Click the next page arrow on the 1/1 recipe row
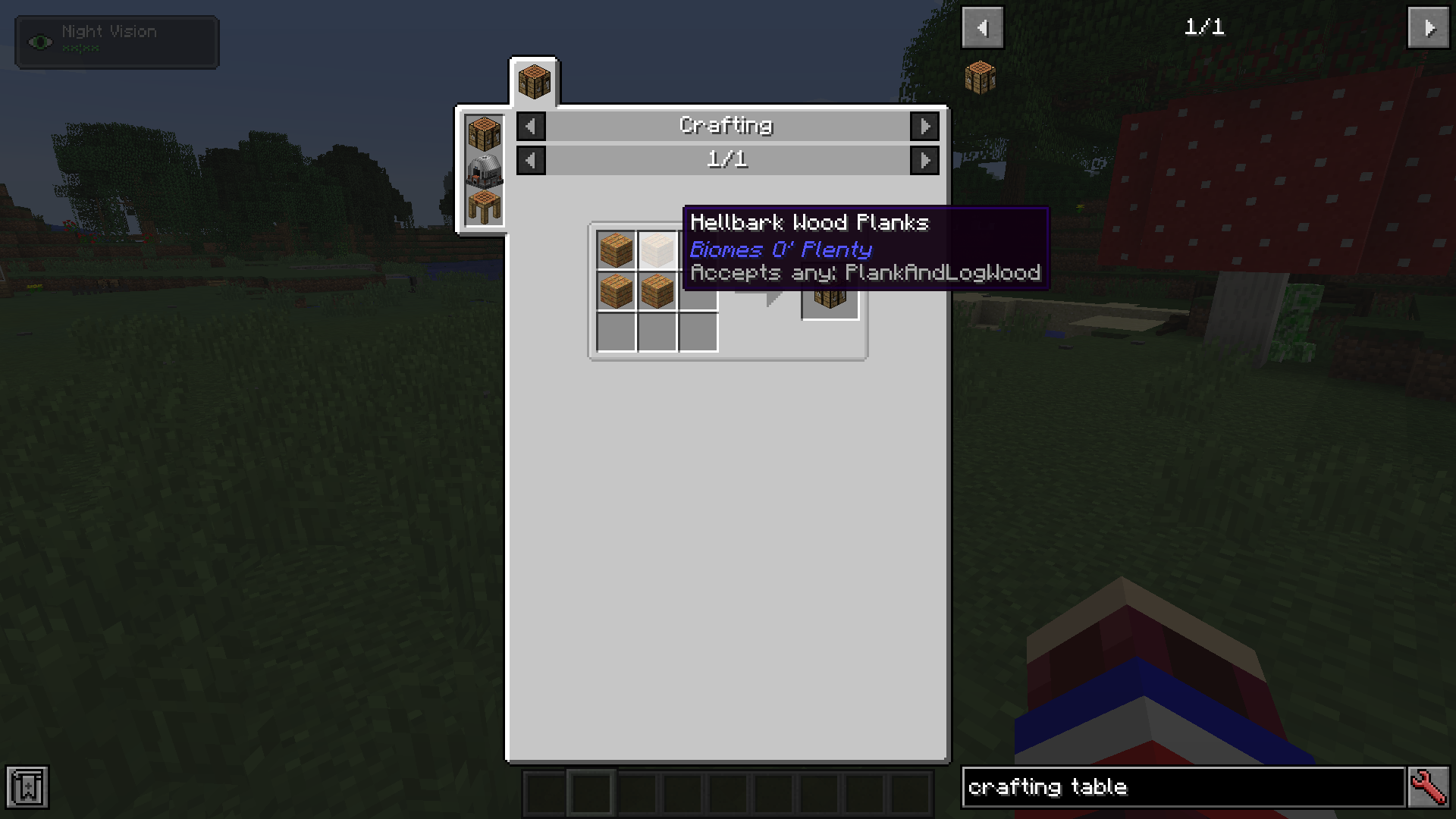1456x819 pixels. (x=924, y=160)
